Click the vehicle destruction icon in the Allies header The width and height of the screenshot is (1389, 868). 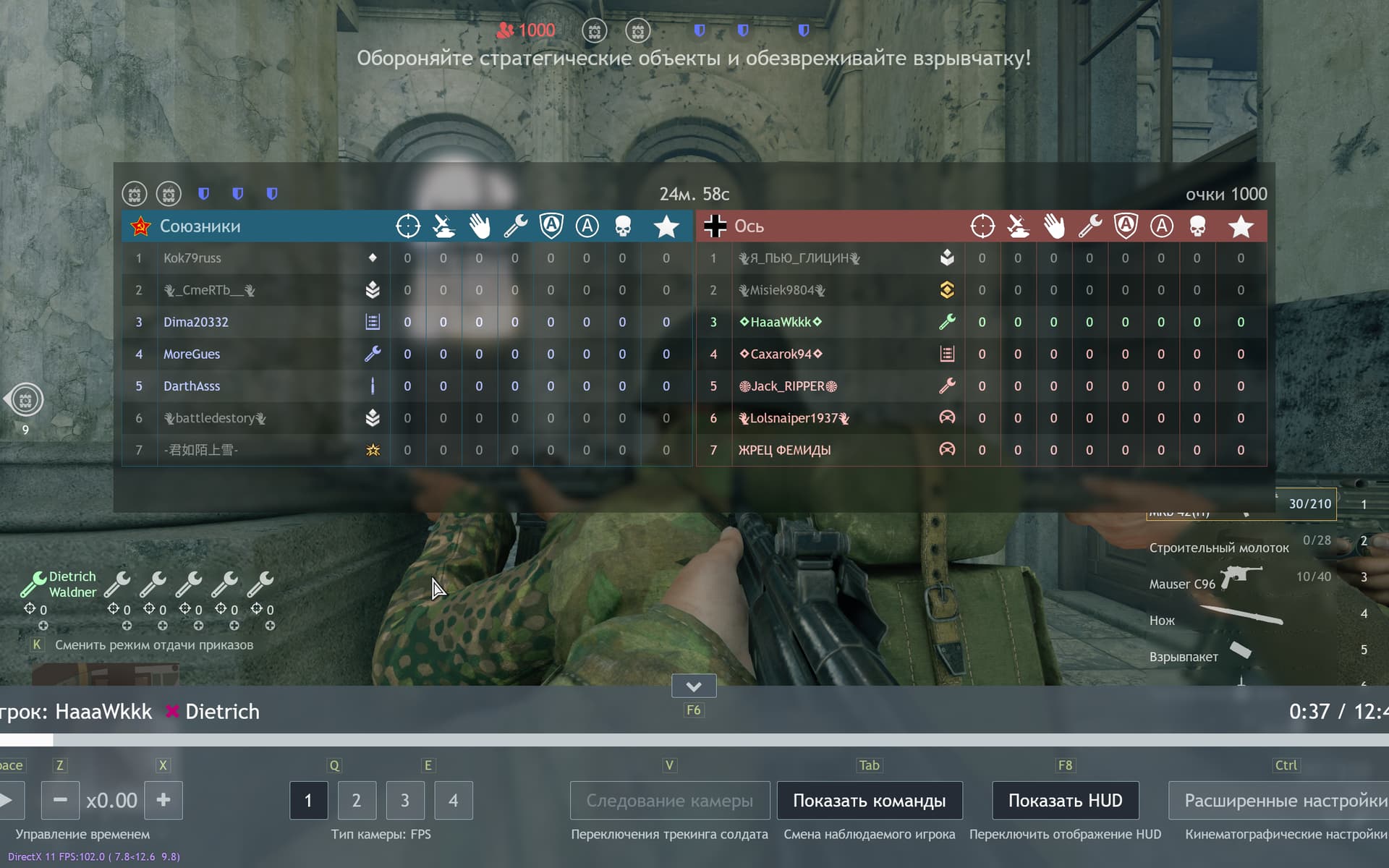443,224
